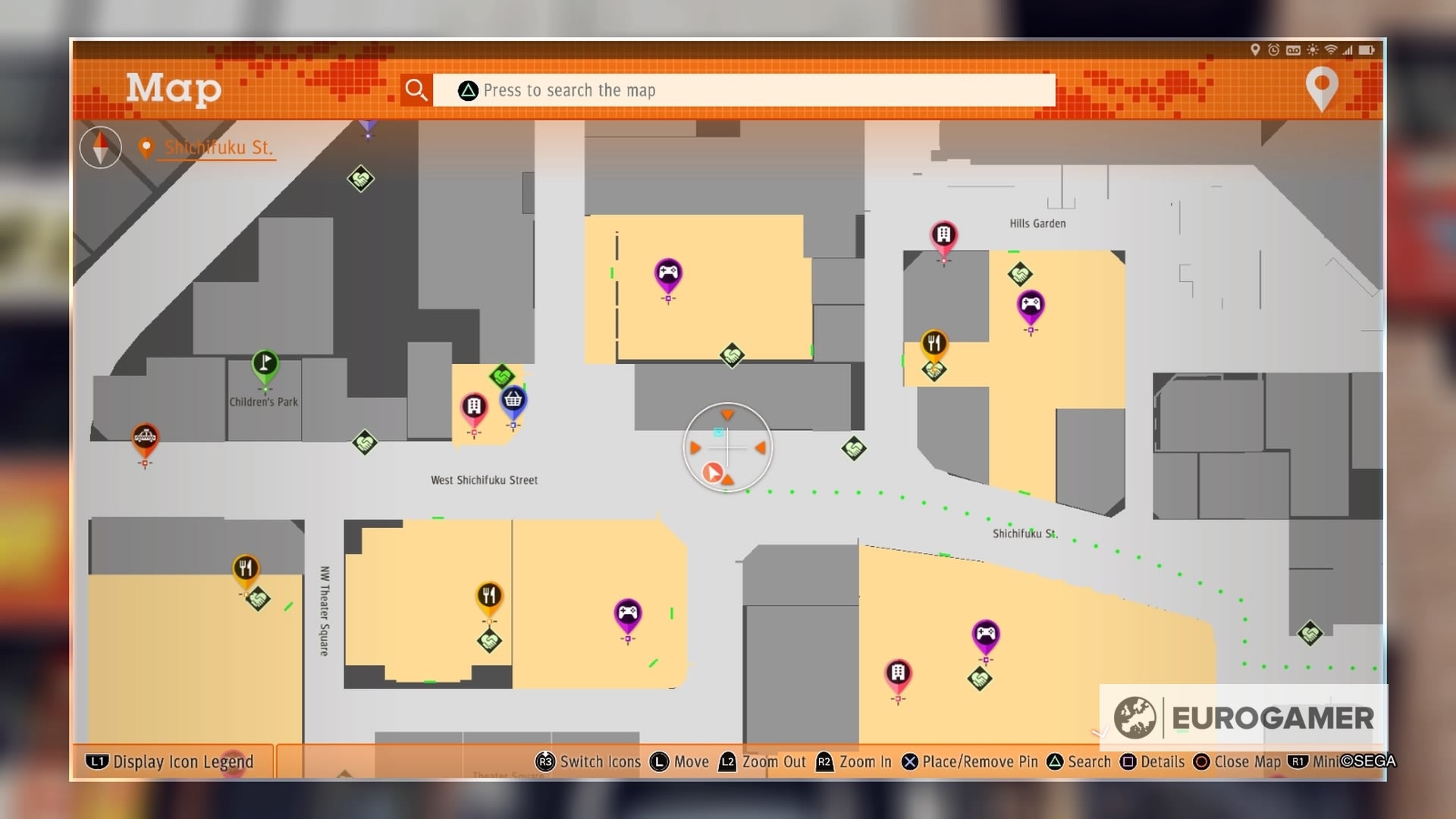The height and width of the screenshot is (819, 1456).
Task: Click the green handshake diamond icon on Shichifuku St.
Action: tap(852, 450)
